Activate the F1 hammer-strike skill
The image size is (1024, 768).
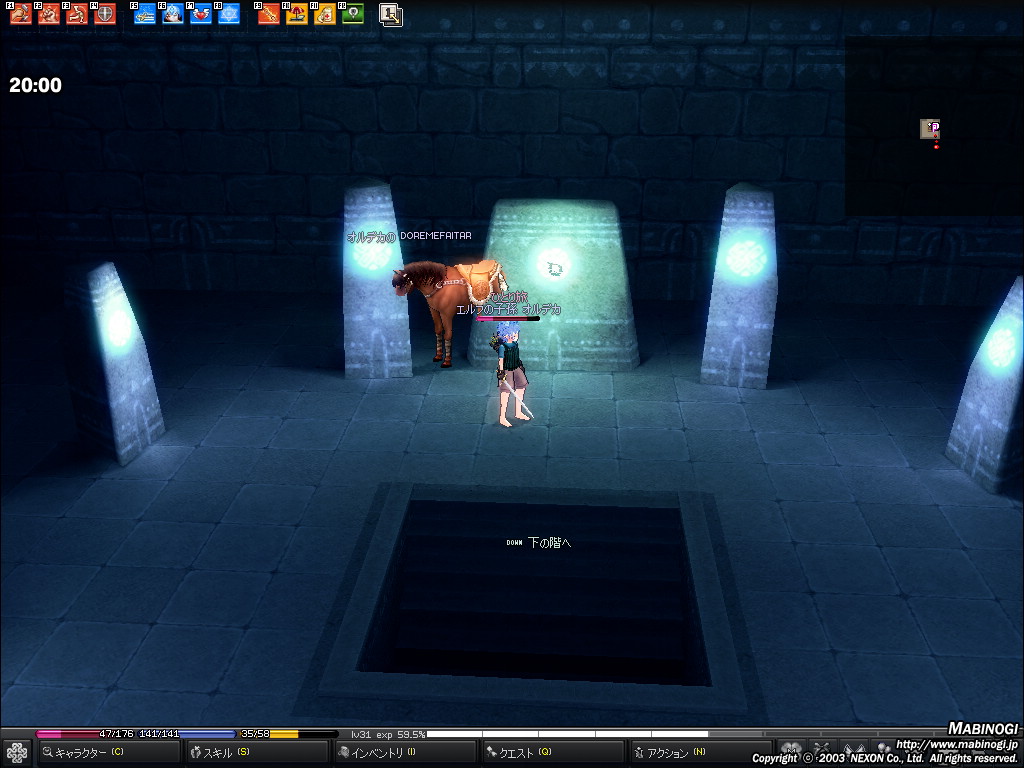click(21, 14)
